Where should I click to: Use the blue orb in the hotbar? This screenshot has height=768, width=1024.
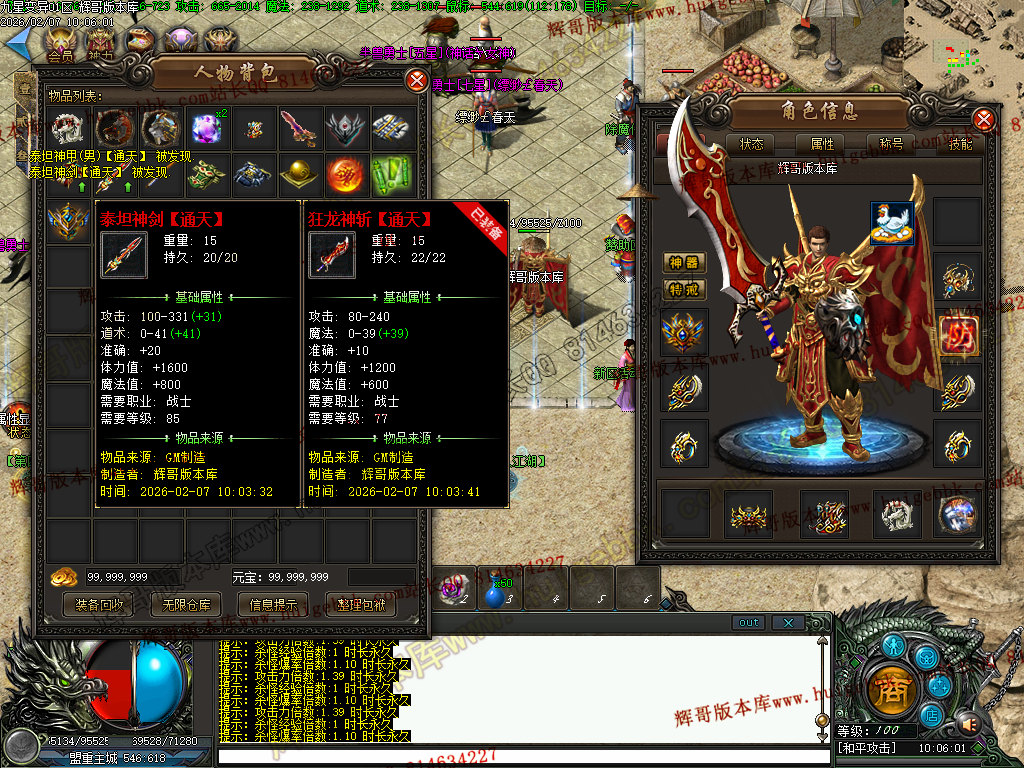[x=493, y=597]
